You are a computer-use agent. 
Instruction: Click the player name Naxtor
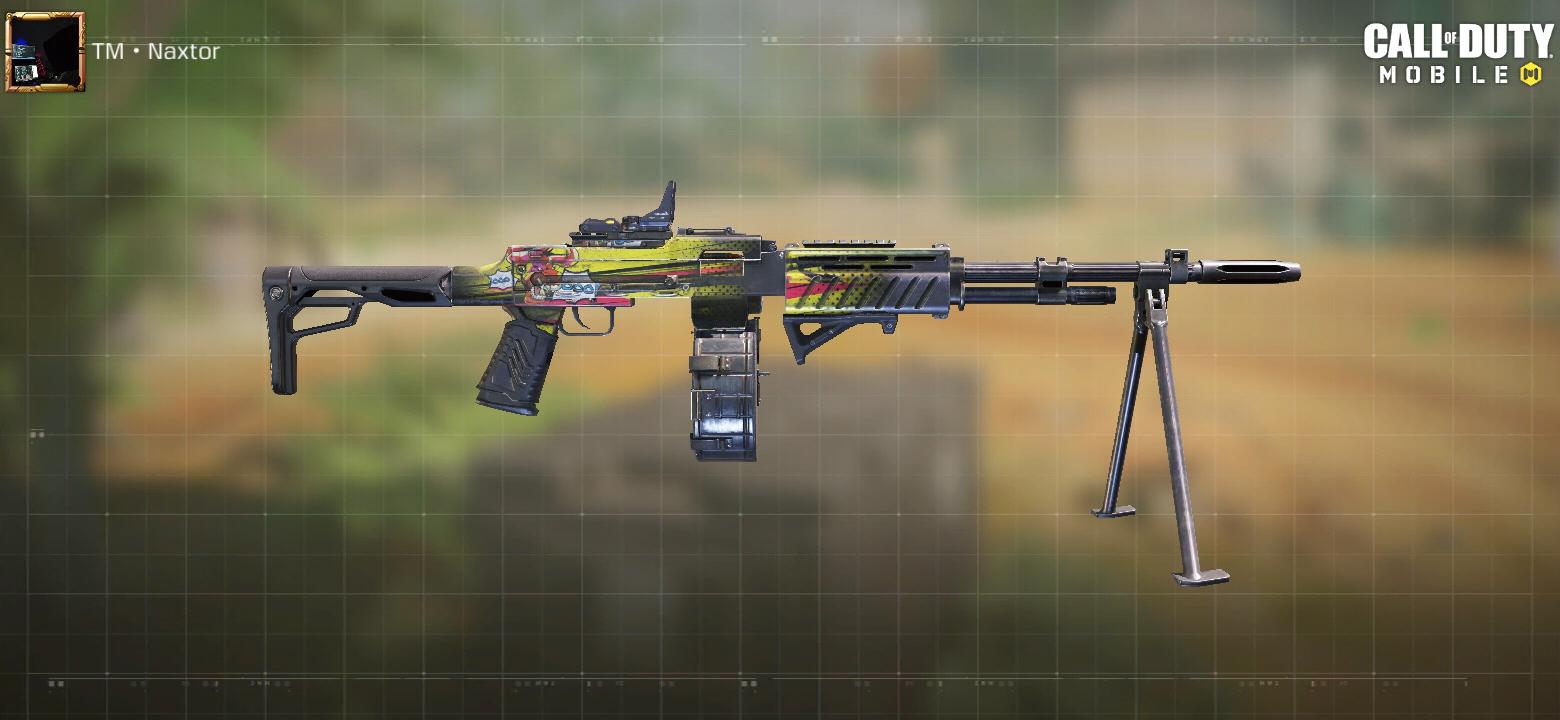[182, 52]
